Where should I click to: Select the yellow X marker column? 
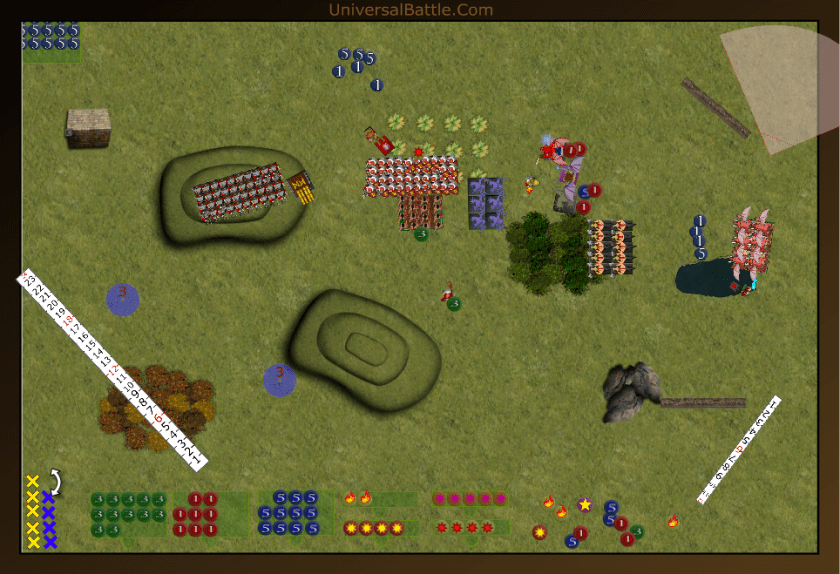click(x=33, y=512)
